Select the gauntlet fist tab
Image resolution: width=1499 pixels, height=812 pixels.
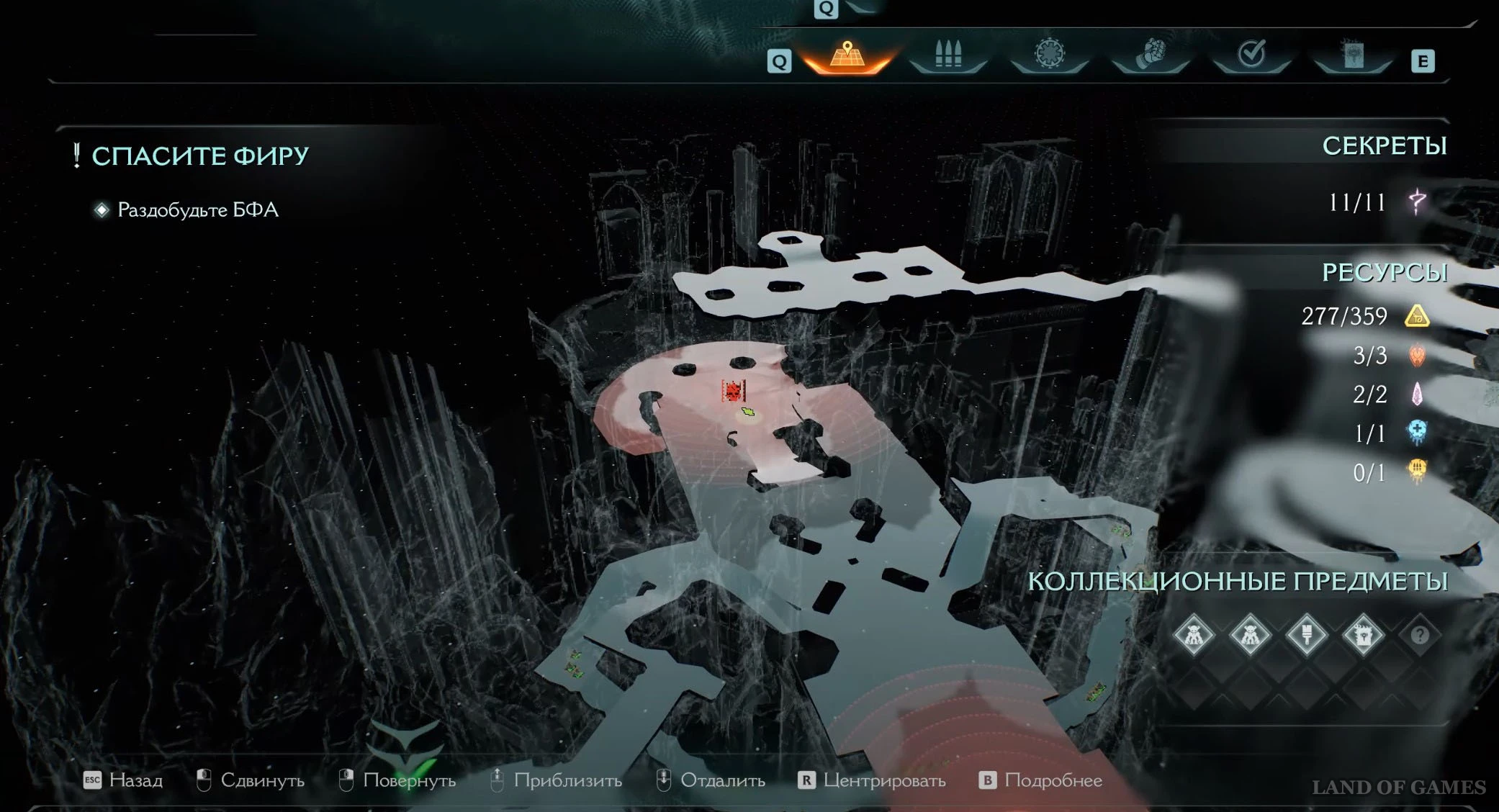coord(1151,54)
